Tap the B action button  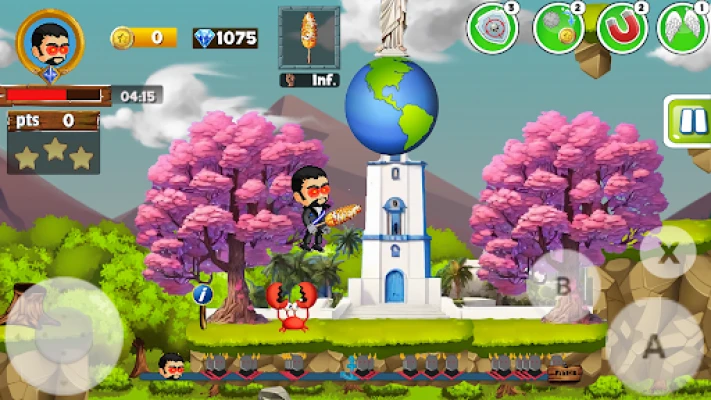[x=563, y=286]
